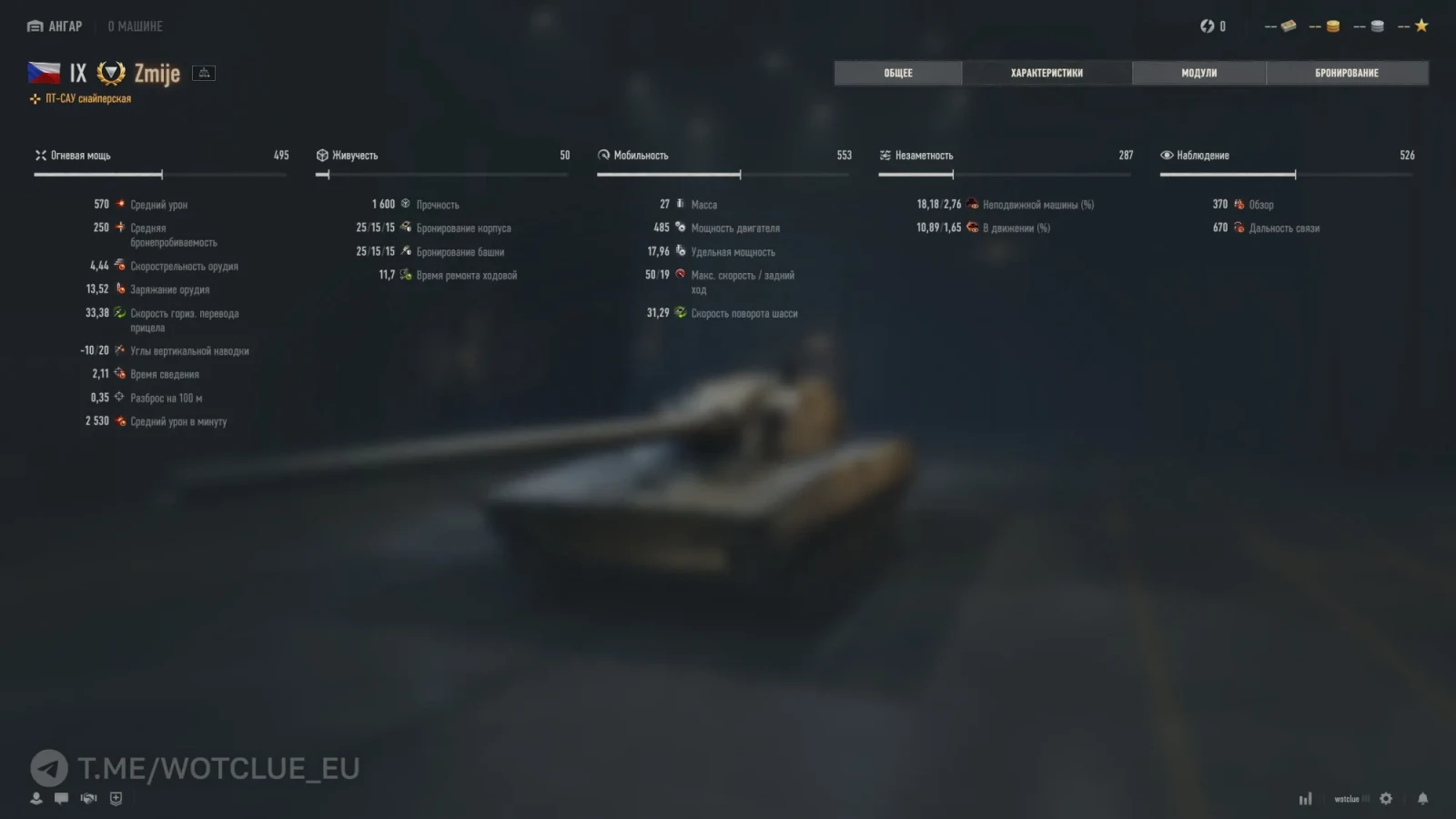
Task: Open the settings gear
Action: [1386, 798]
